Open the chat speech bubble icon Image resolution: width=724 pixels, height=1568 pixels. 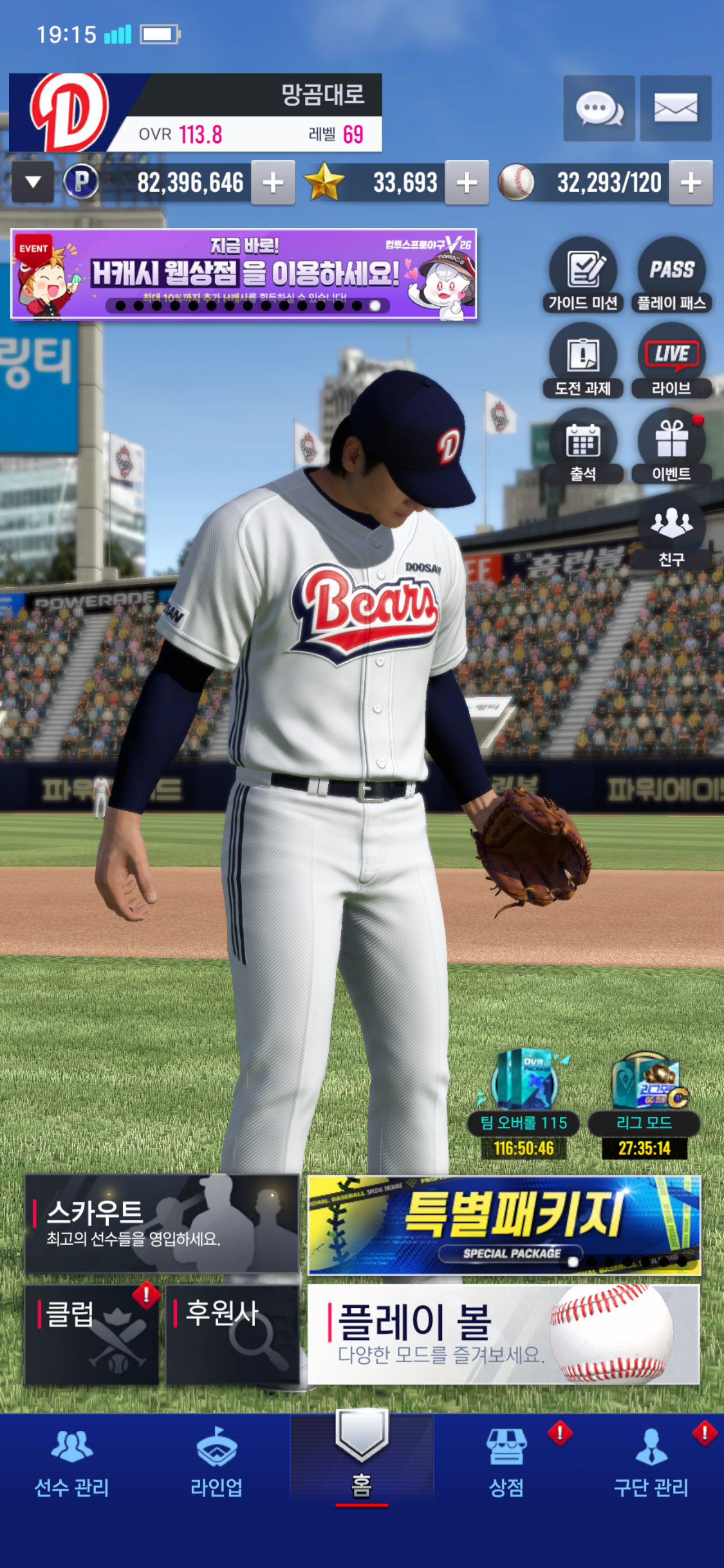point(599,108)
